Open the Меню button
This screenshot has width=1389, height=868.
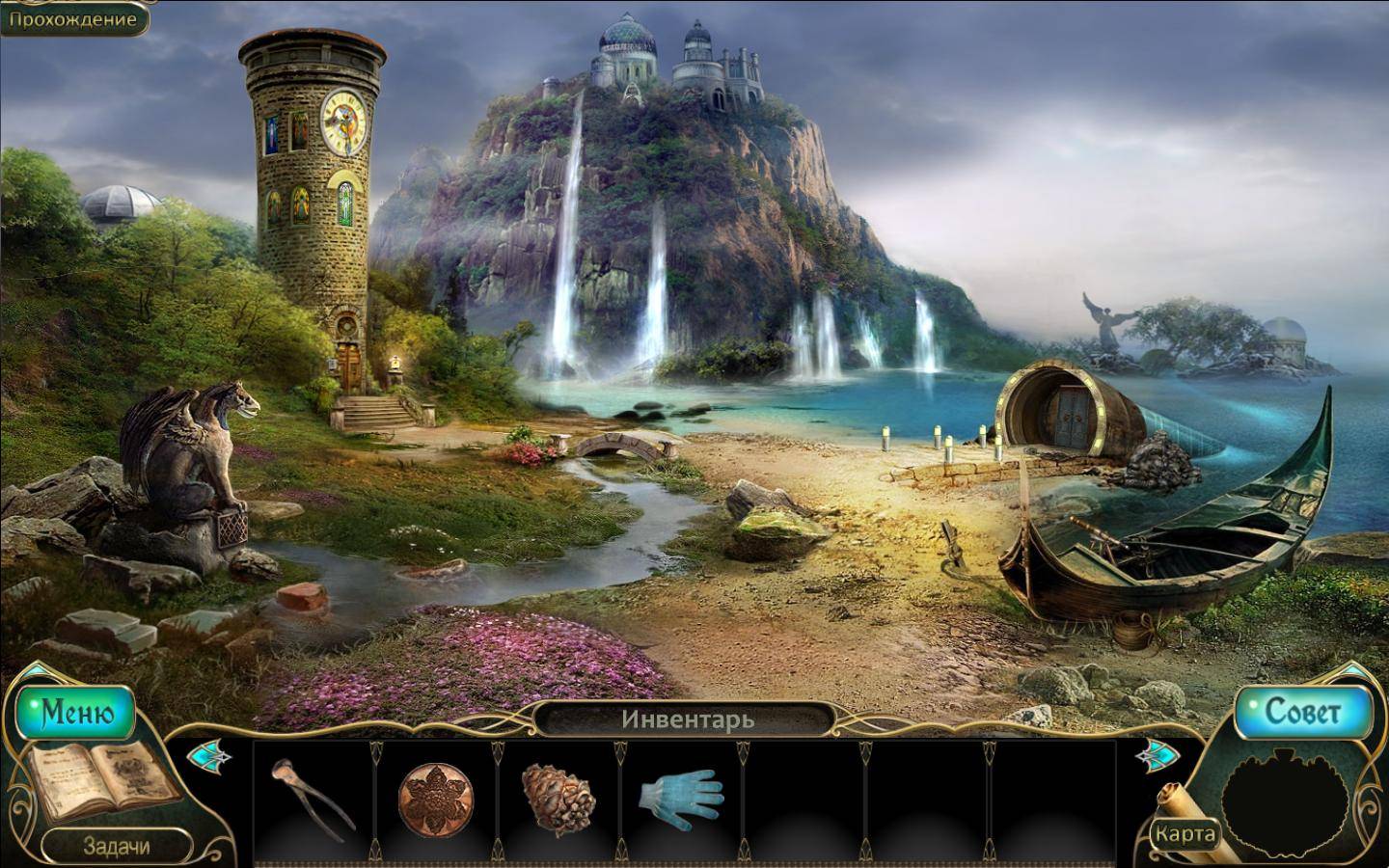pyautogui.click(x=77, y=713)
